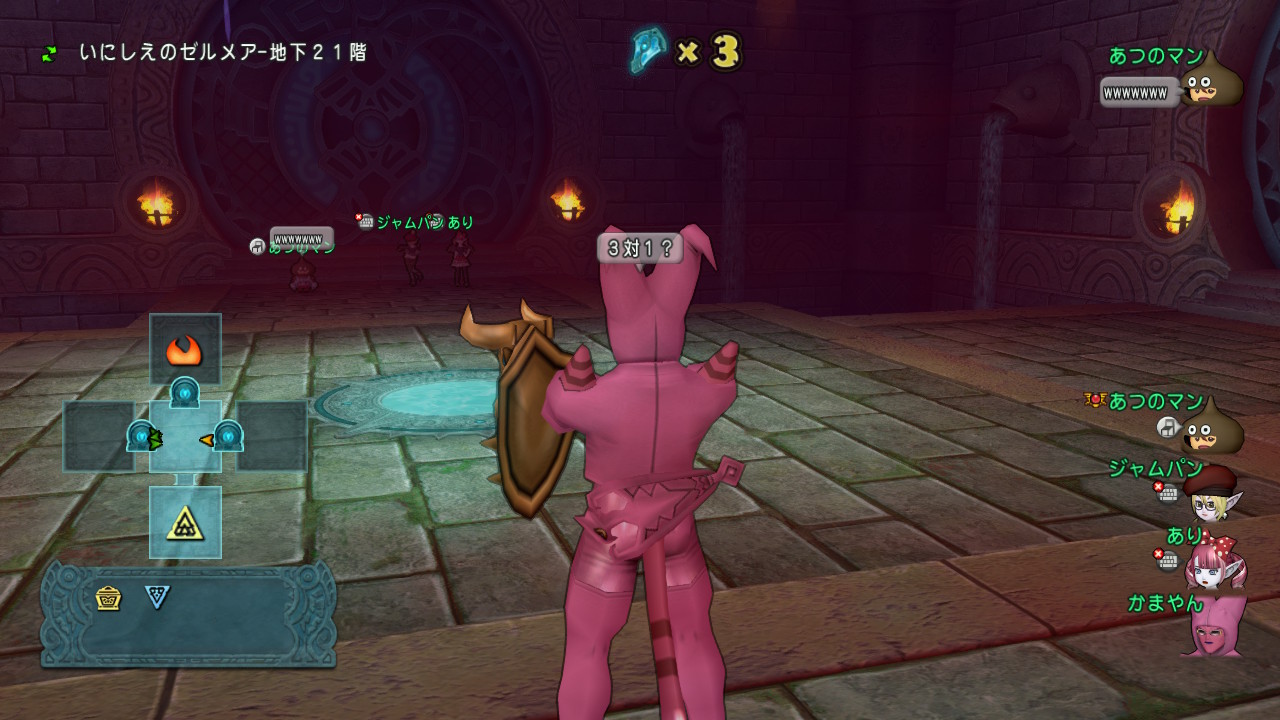Select party member ジャムパン's portrait
1280x720 pixels.
click(1209, 495)
